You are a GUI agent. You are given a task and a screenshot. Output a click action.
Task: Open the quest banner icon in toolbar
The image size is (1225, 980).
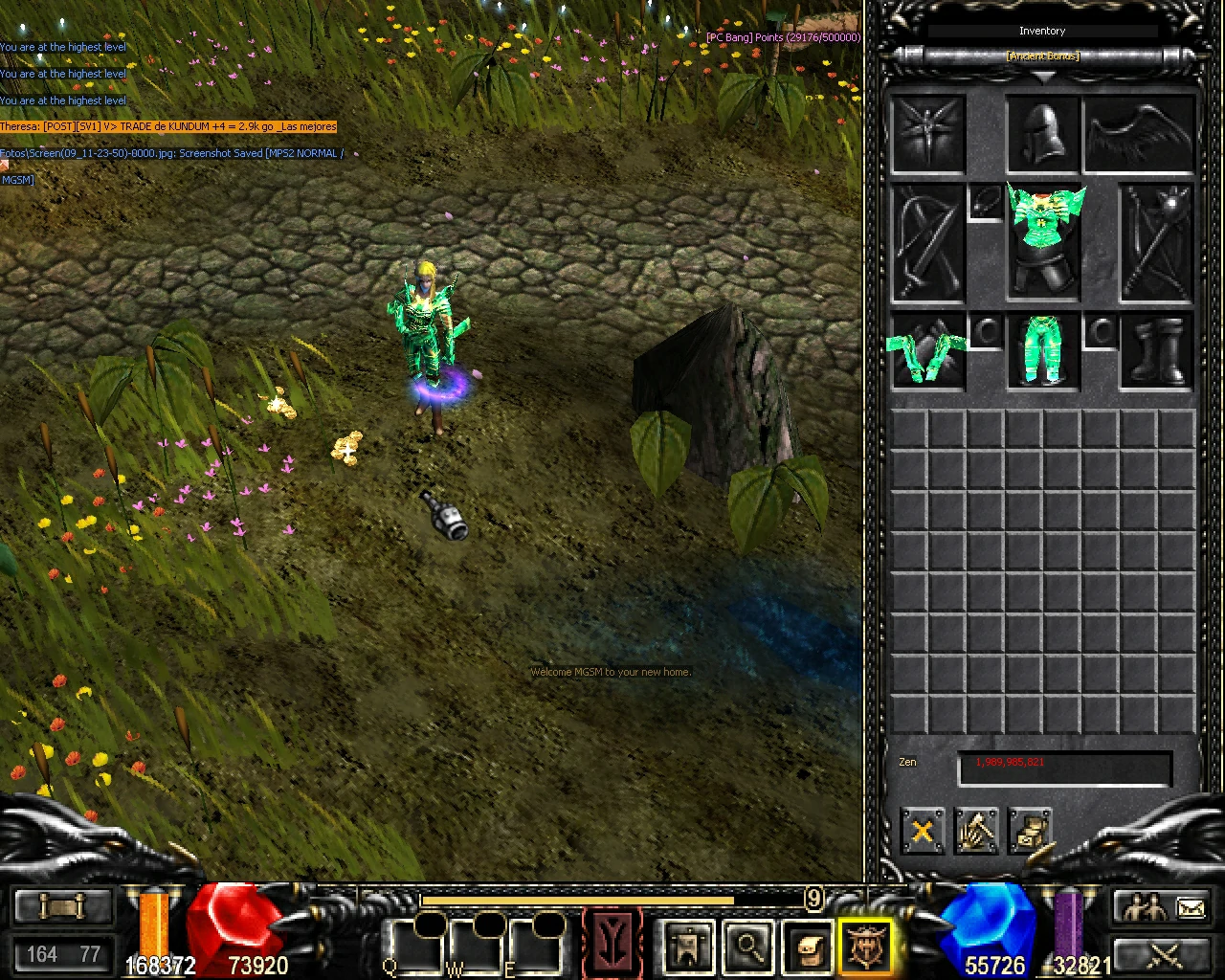[687, 947]
